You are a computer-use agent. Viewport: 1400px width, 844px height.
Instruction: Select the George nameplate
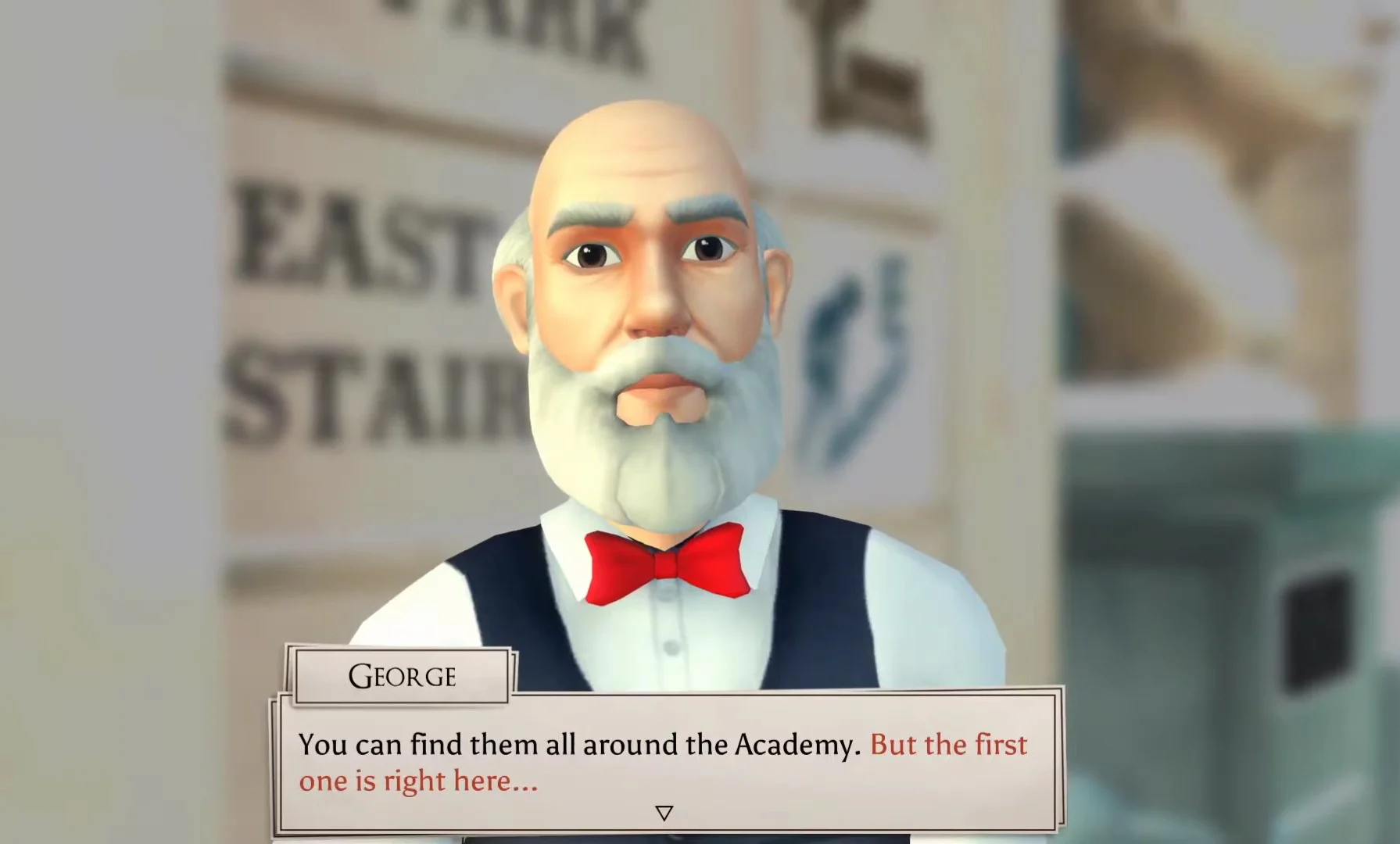pos(402,675)
